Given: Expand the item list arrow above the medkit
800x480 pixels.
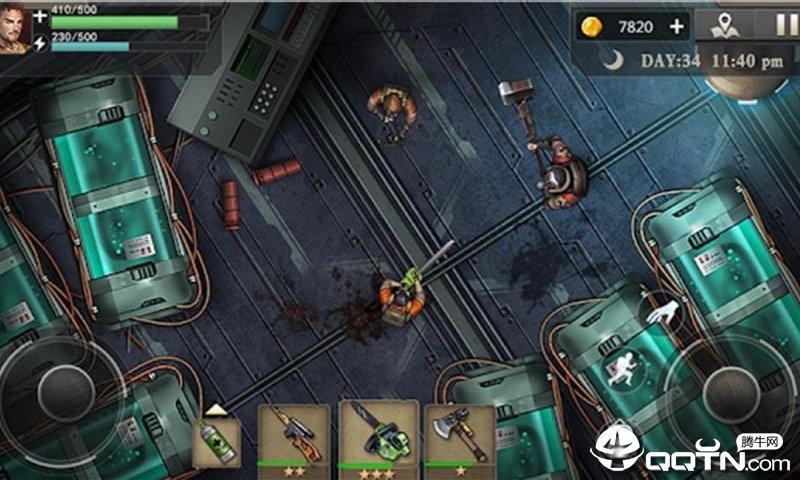Looking at the screenshot, I should pyautogui.click(x=215, y=408).
